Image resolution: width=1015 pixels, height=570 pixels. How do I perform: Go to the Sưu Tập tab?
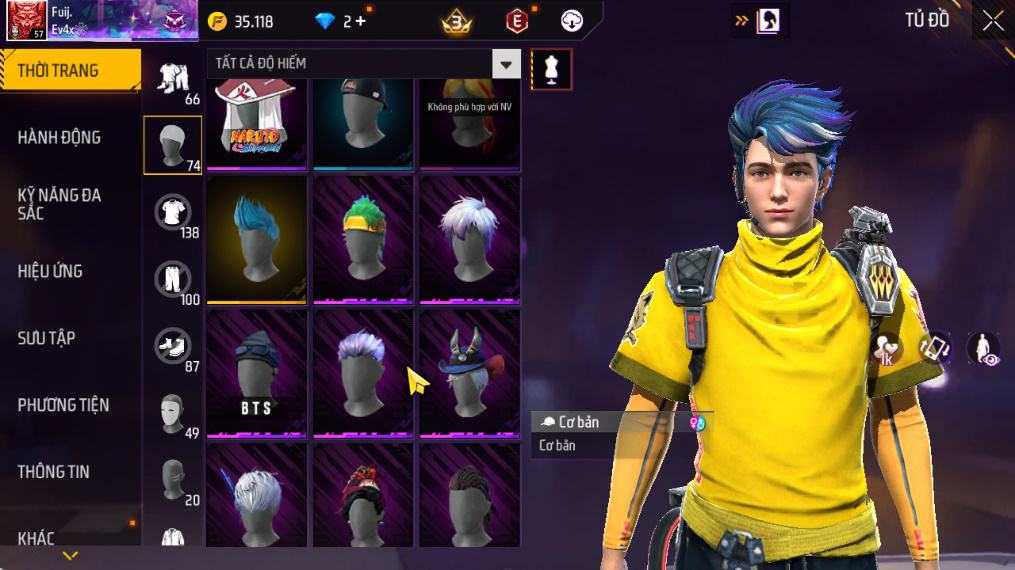[47, 338]
